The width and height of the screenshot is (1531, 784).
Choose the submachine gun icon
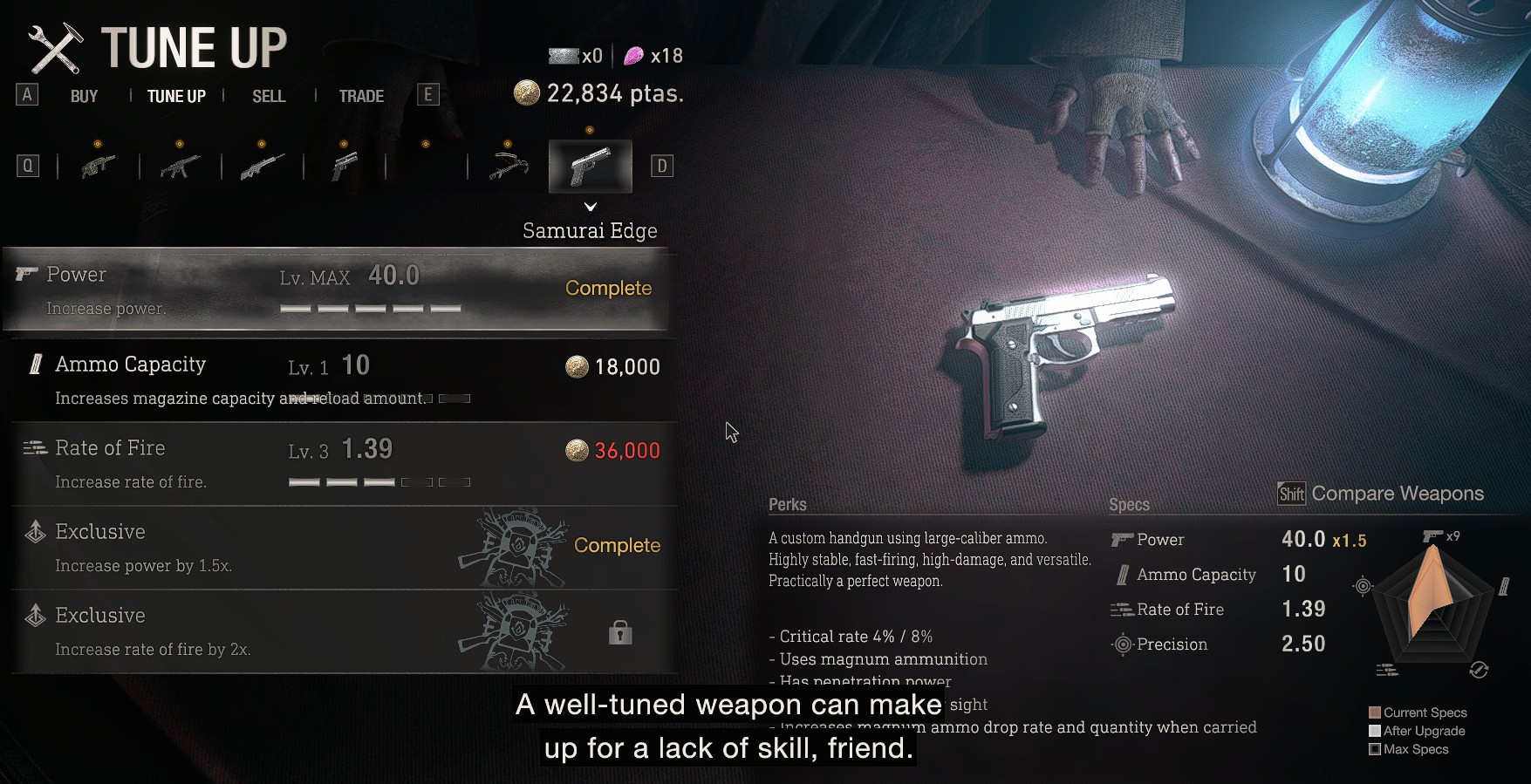(181, 166)
